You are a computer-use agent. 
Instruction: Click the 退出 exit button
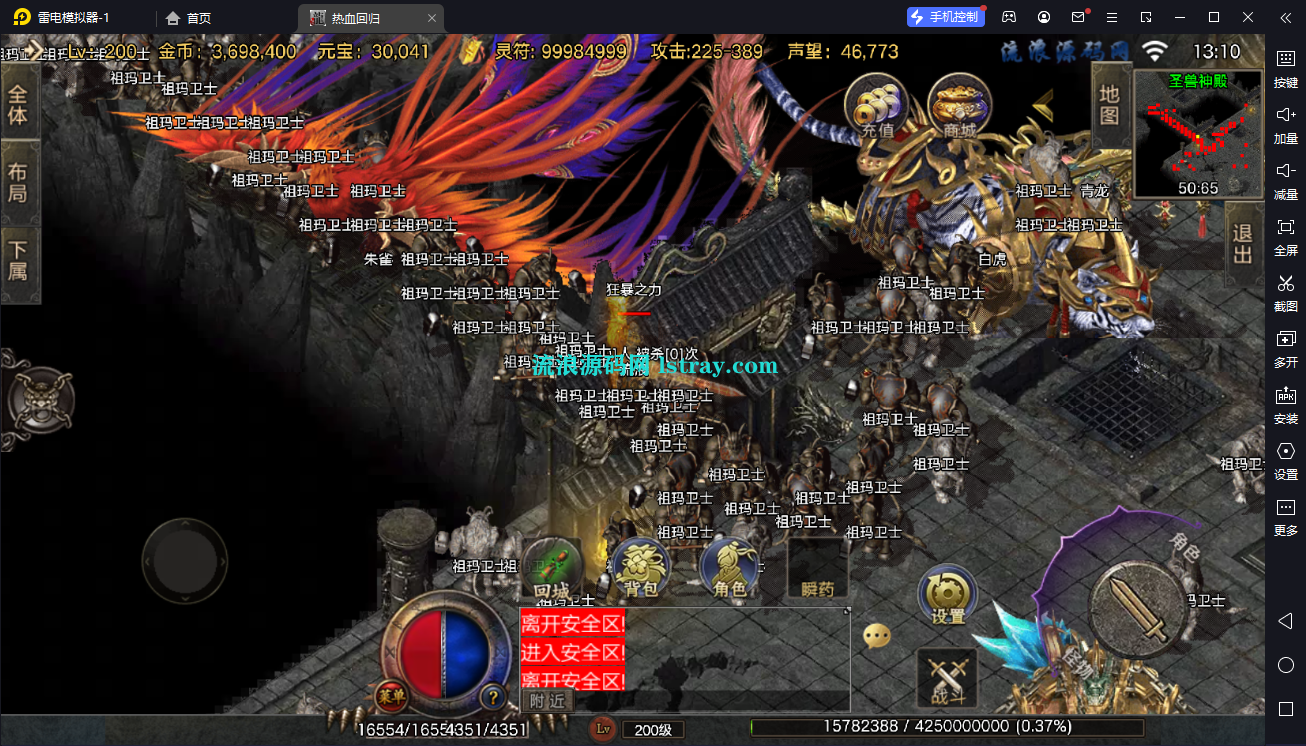tap(1243, 245)
